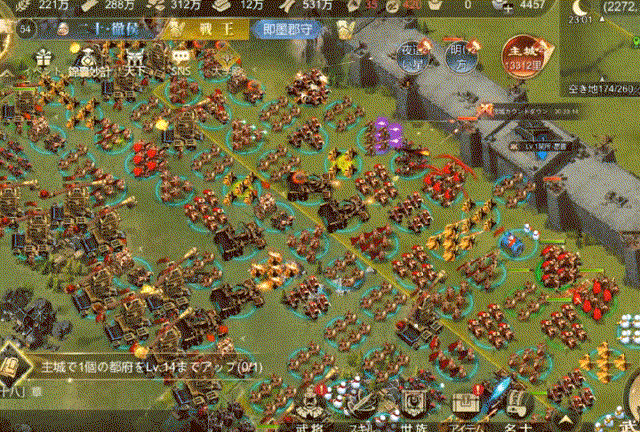Open the player profile level 54 badge
This screenshot has width=640, height=432.
24,29
